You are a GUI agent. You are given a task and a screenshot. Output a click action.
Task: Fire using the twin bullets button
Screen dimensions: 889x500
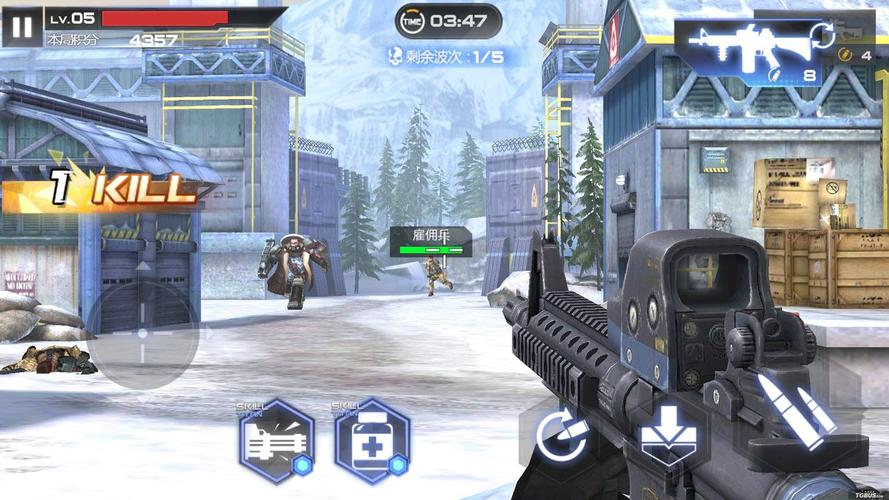(796, 409)
